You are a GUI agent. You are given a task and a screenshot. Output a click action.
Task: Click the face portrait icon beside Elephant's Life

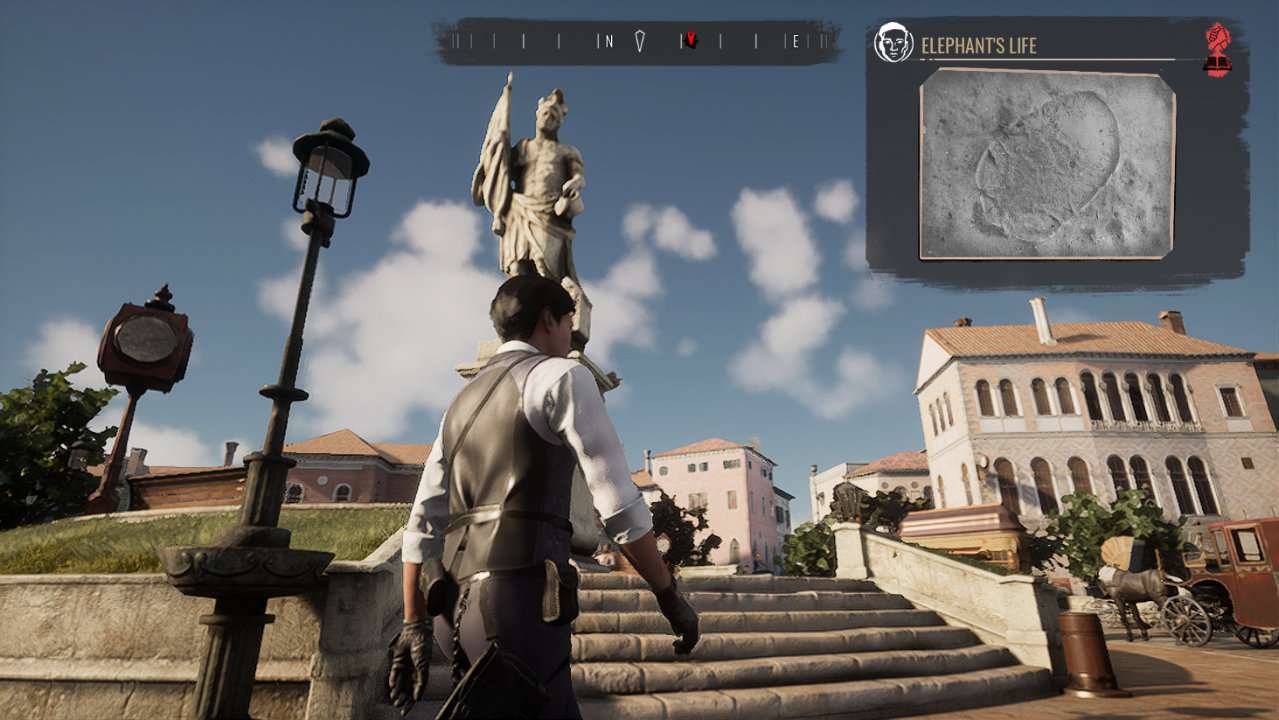[892, 43]
